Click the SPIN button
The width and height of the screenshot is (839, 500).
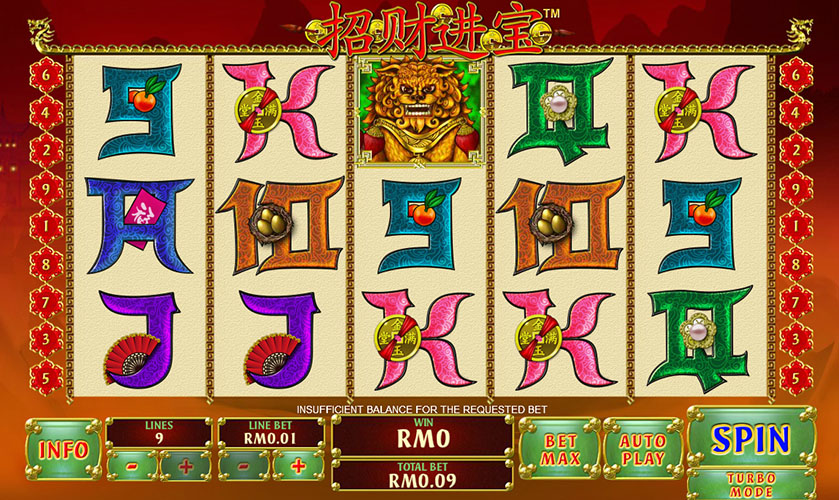[x=750, y=438]
